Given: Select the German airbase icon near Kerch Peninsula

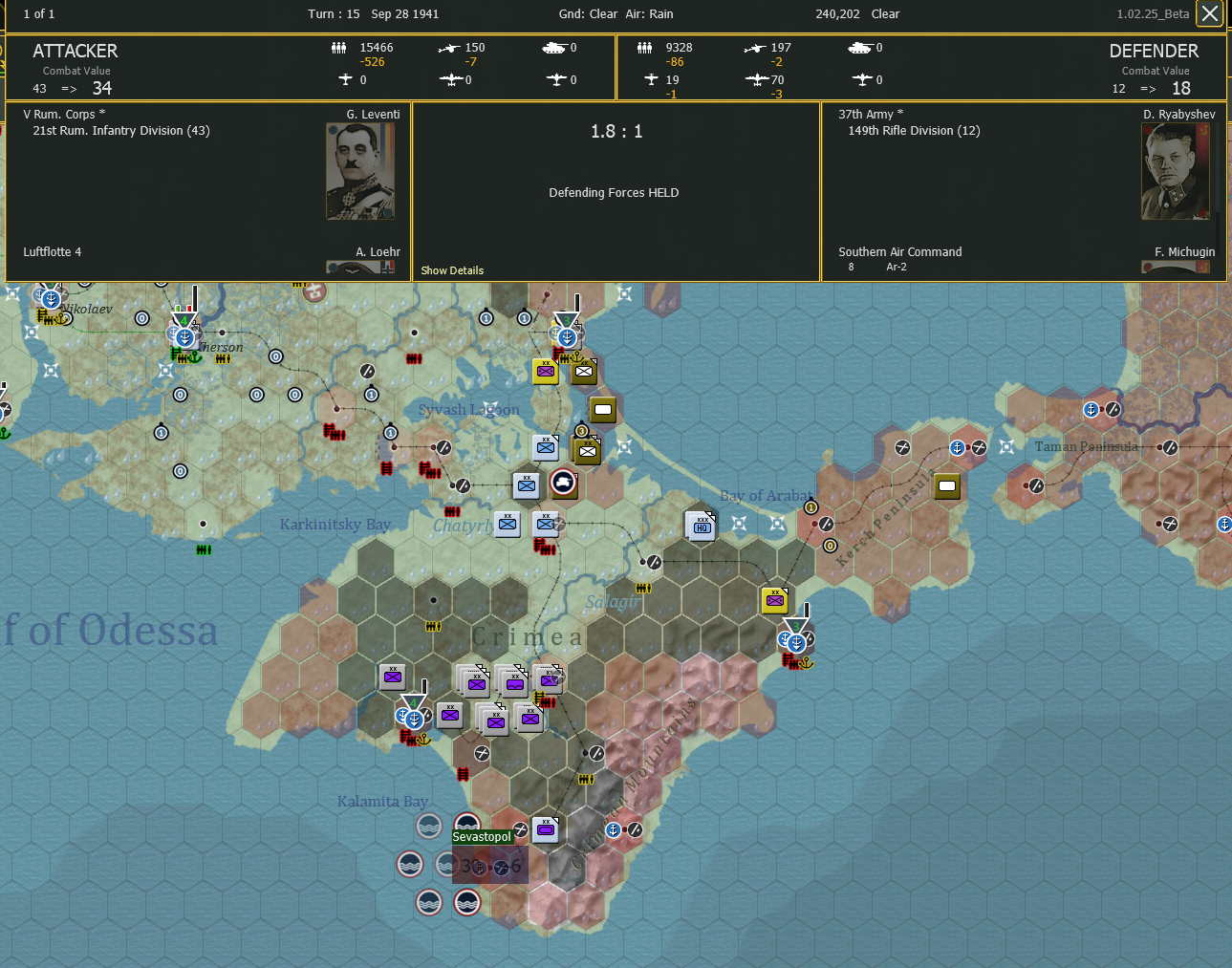Looking at the screenshot, I should 947,485.
